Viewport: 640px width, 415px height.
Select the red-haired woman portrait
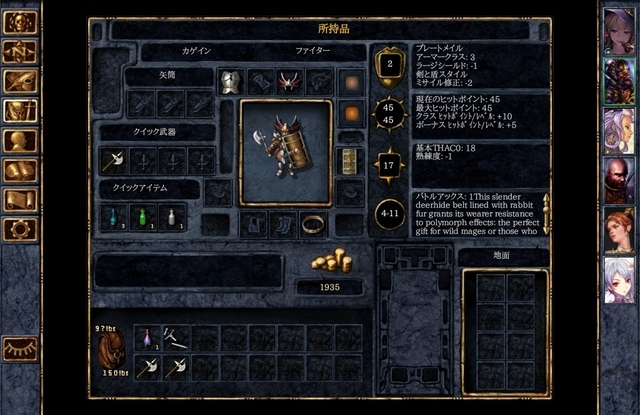[618, 230]
